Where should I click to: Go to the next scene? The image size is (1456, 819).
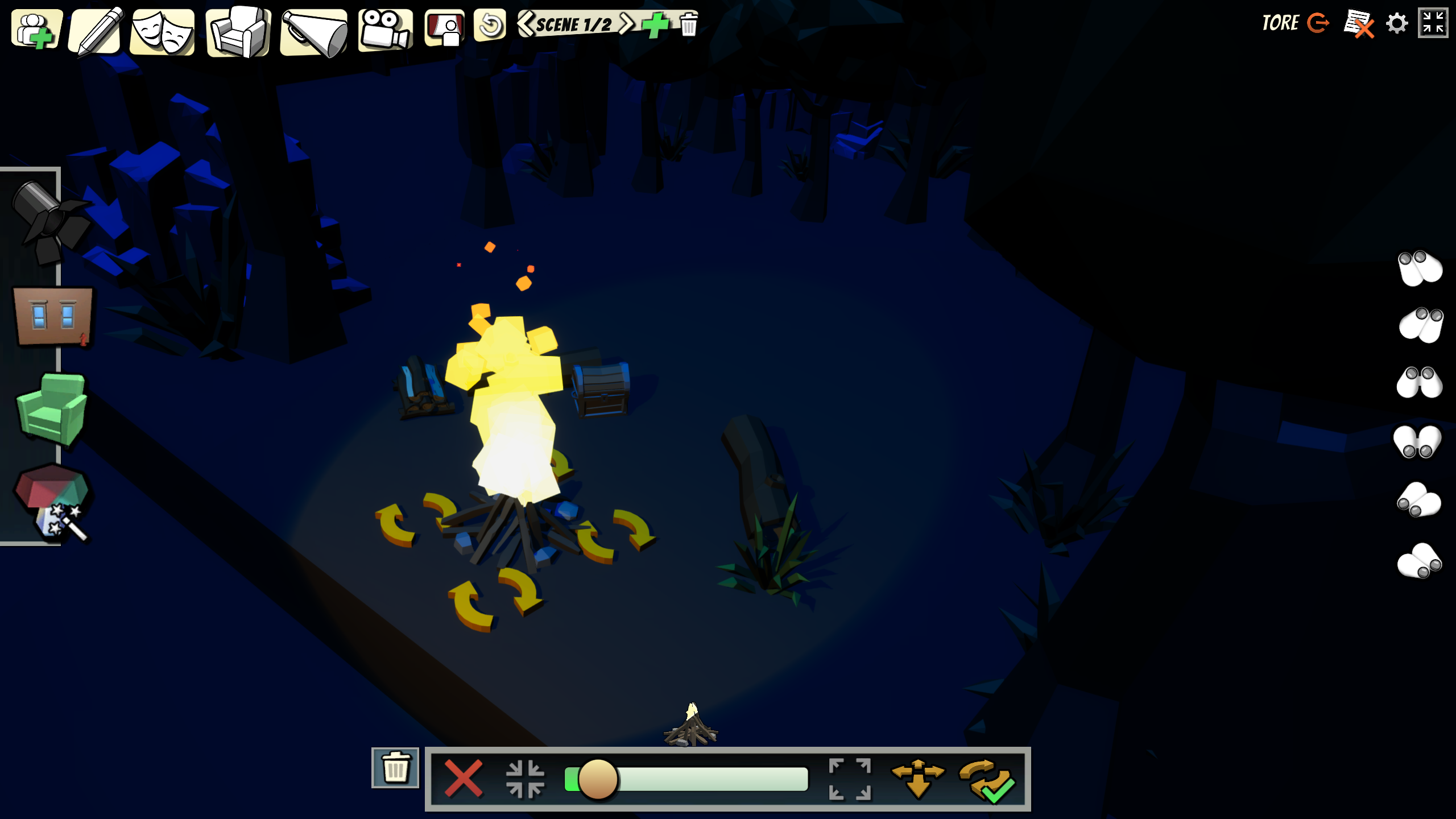[x=626, y=24]
